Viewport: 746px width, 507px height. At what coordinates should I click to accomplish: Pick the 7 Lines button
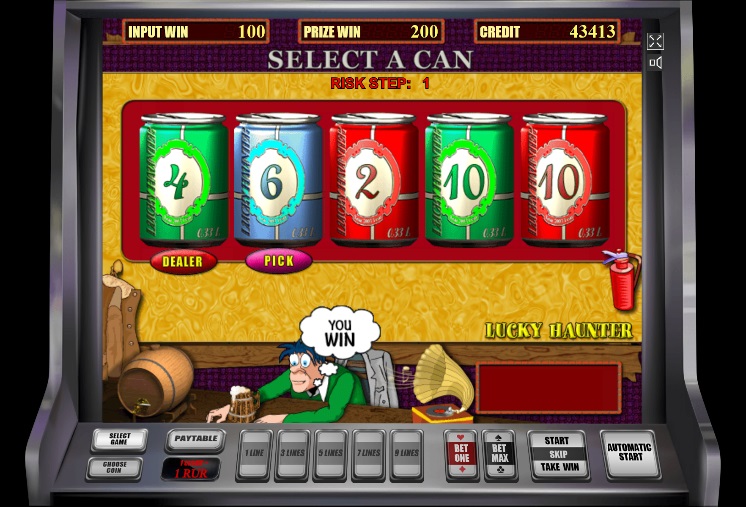coord(368,454)
